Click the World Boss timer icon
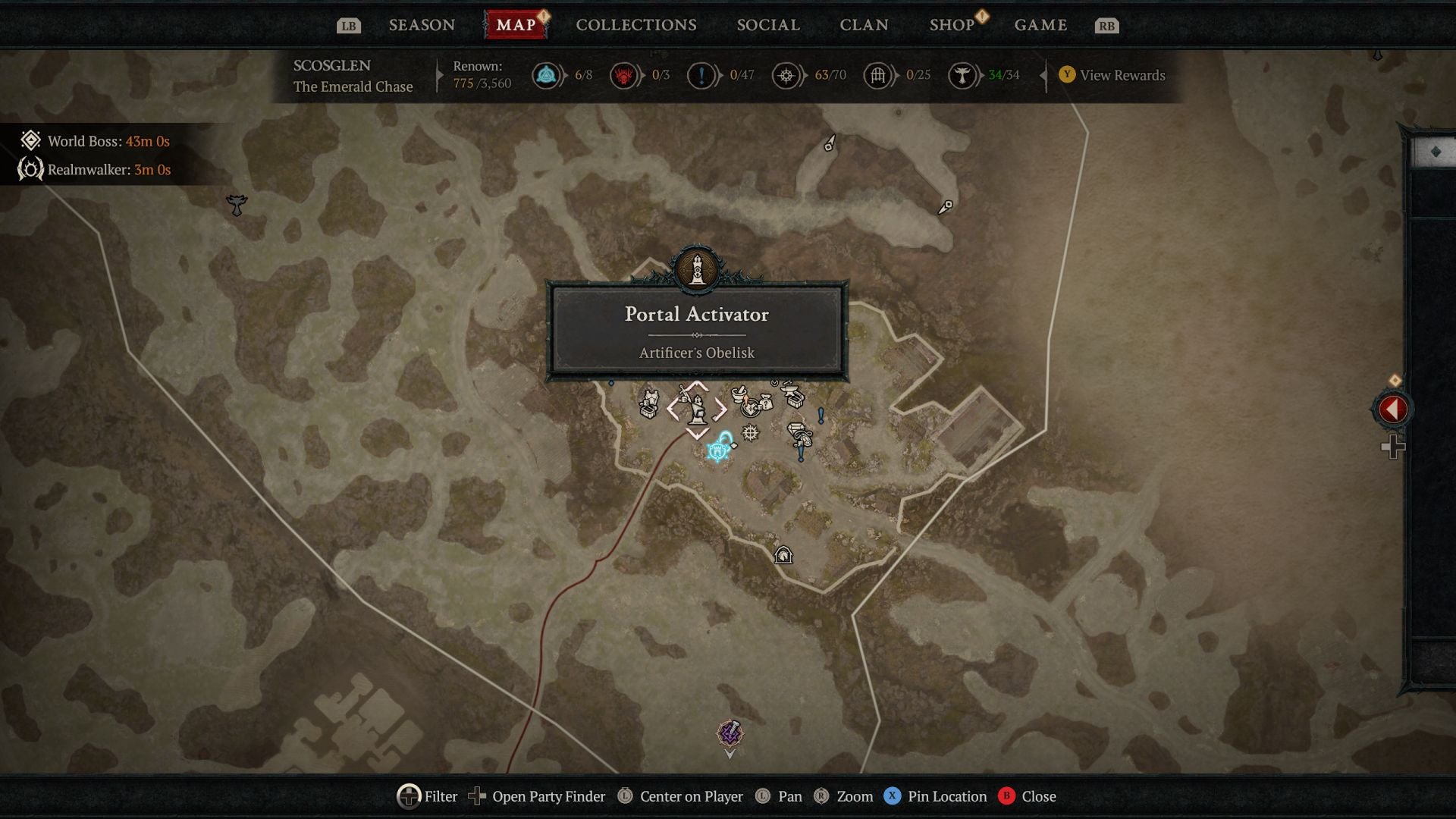Image resolution: width=1456 pixels, height=819 pixels. click(30, 141)
